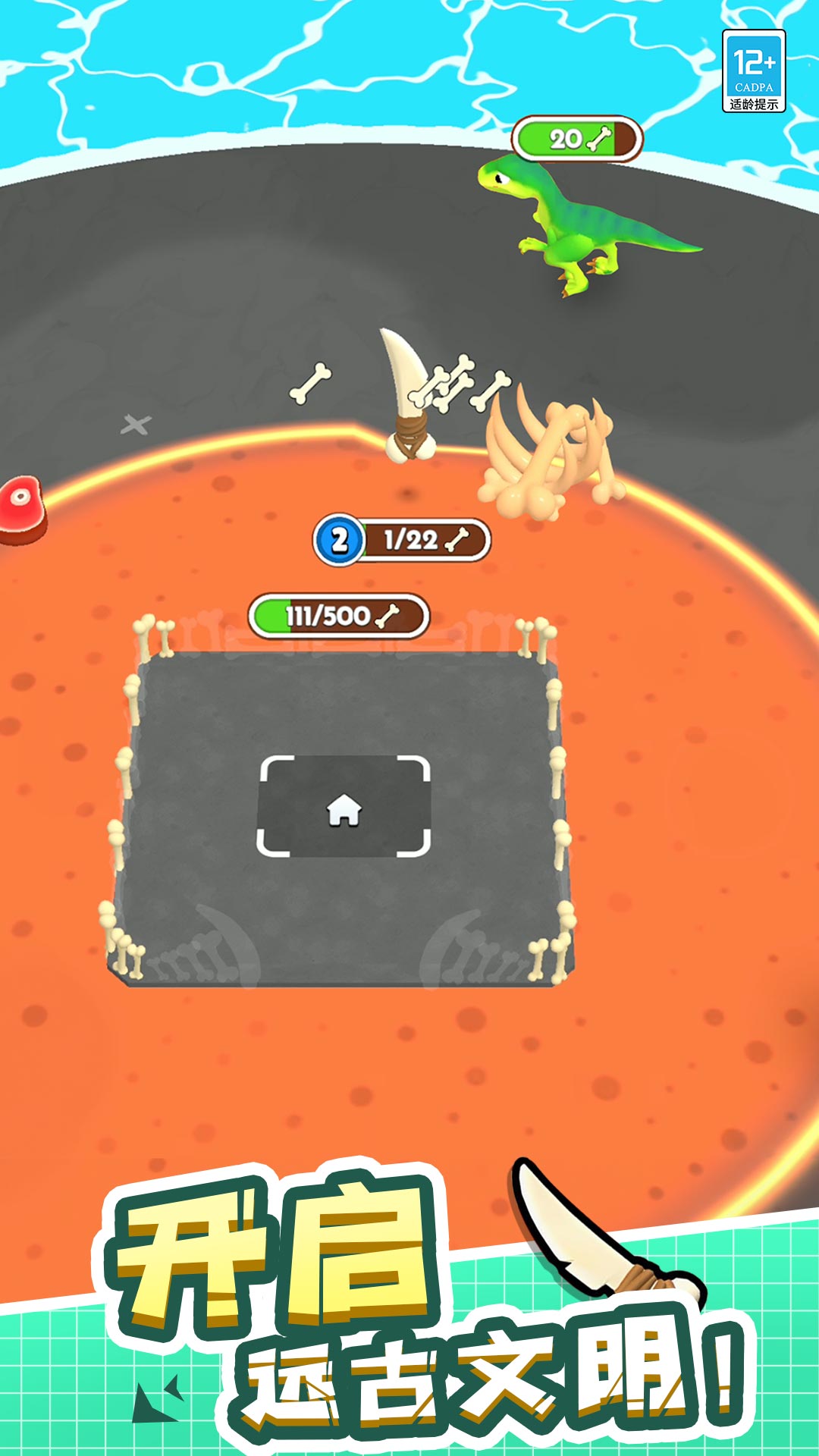This screenshot has width=819, height=1456.
Task: Select the house build plot marker
Action: (x=344, y=807)
